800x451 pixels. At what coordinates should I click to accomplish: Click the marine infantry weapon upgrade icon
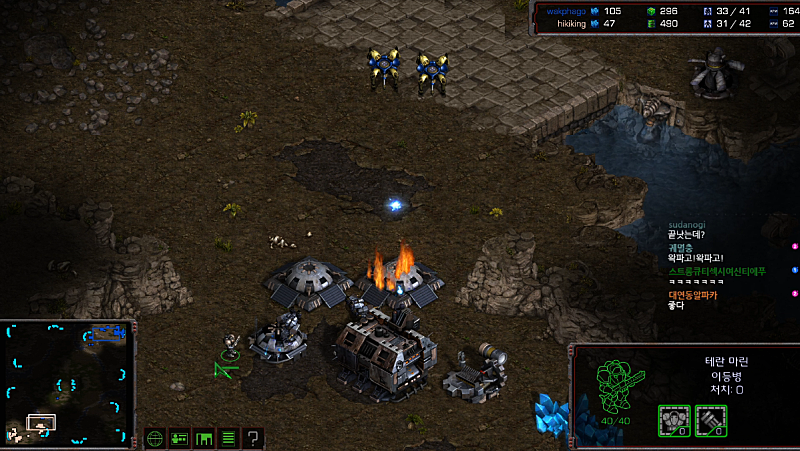pyautogui.click(x=710, y=420)
